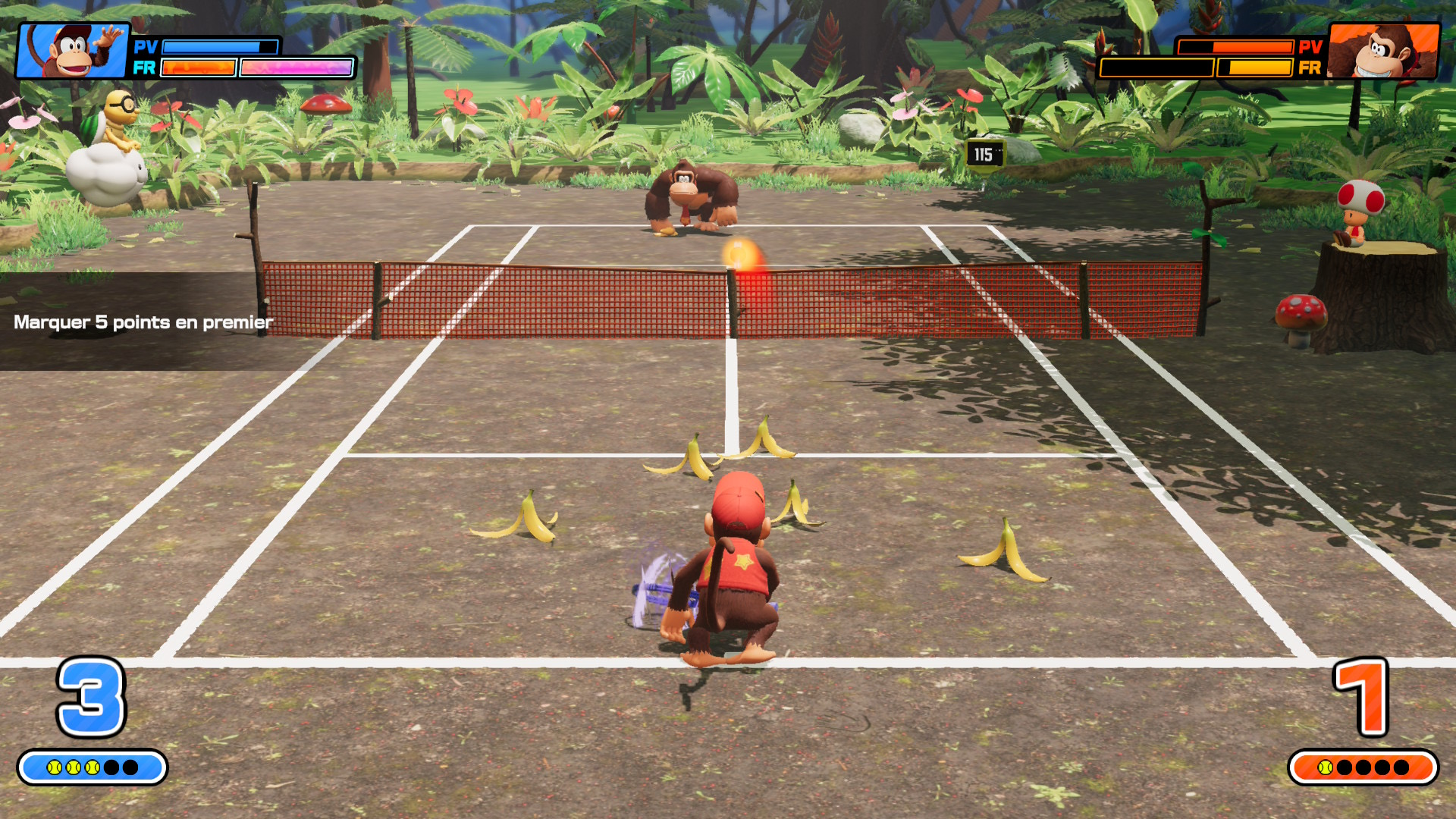Click the empty fifth point dot in blue tracker

click(x=131, y=767)
